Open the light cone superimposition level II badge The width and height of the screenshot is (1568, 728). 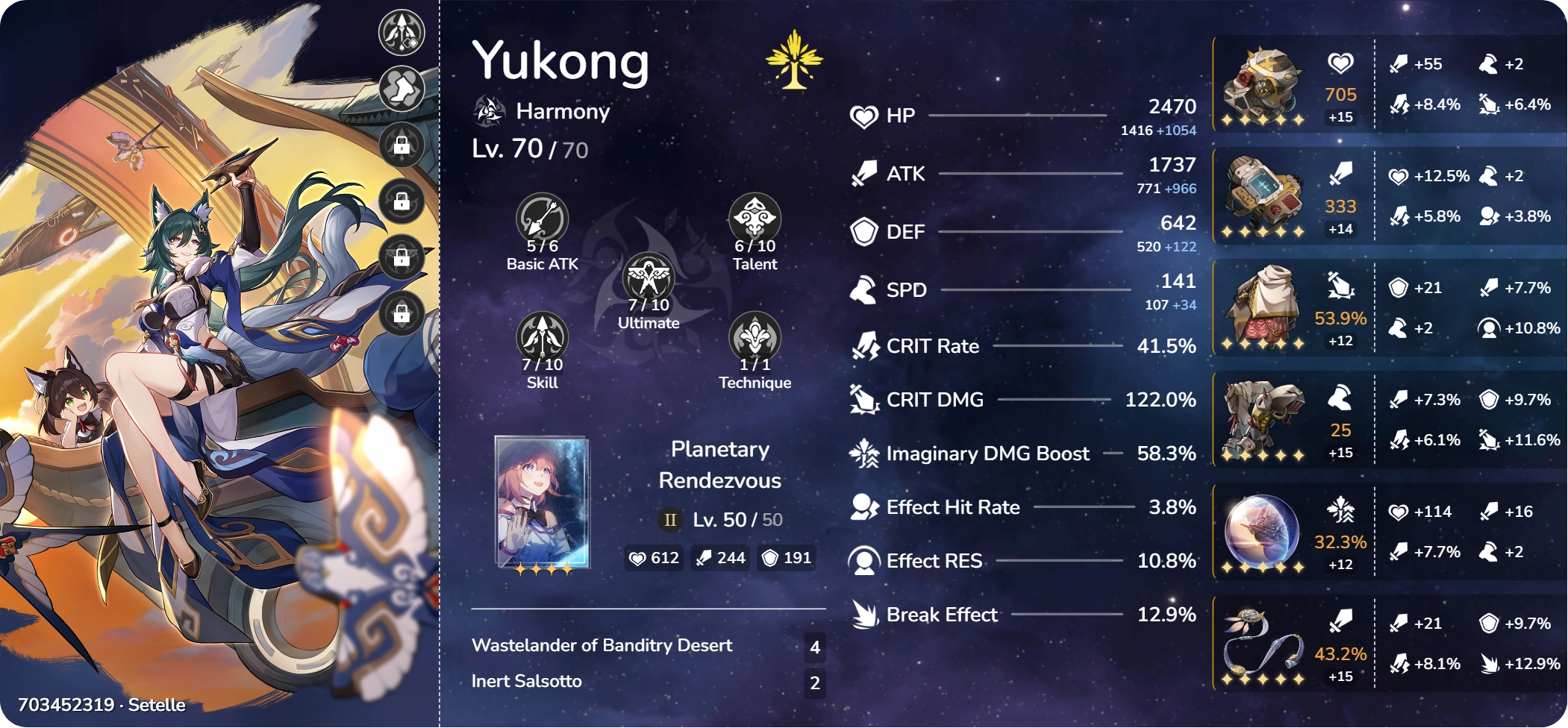click(669, 519)
